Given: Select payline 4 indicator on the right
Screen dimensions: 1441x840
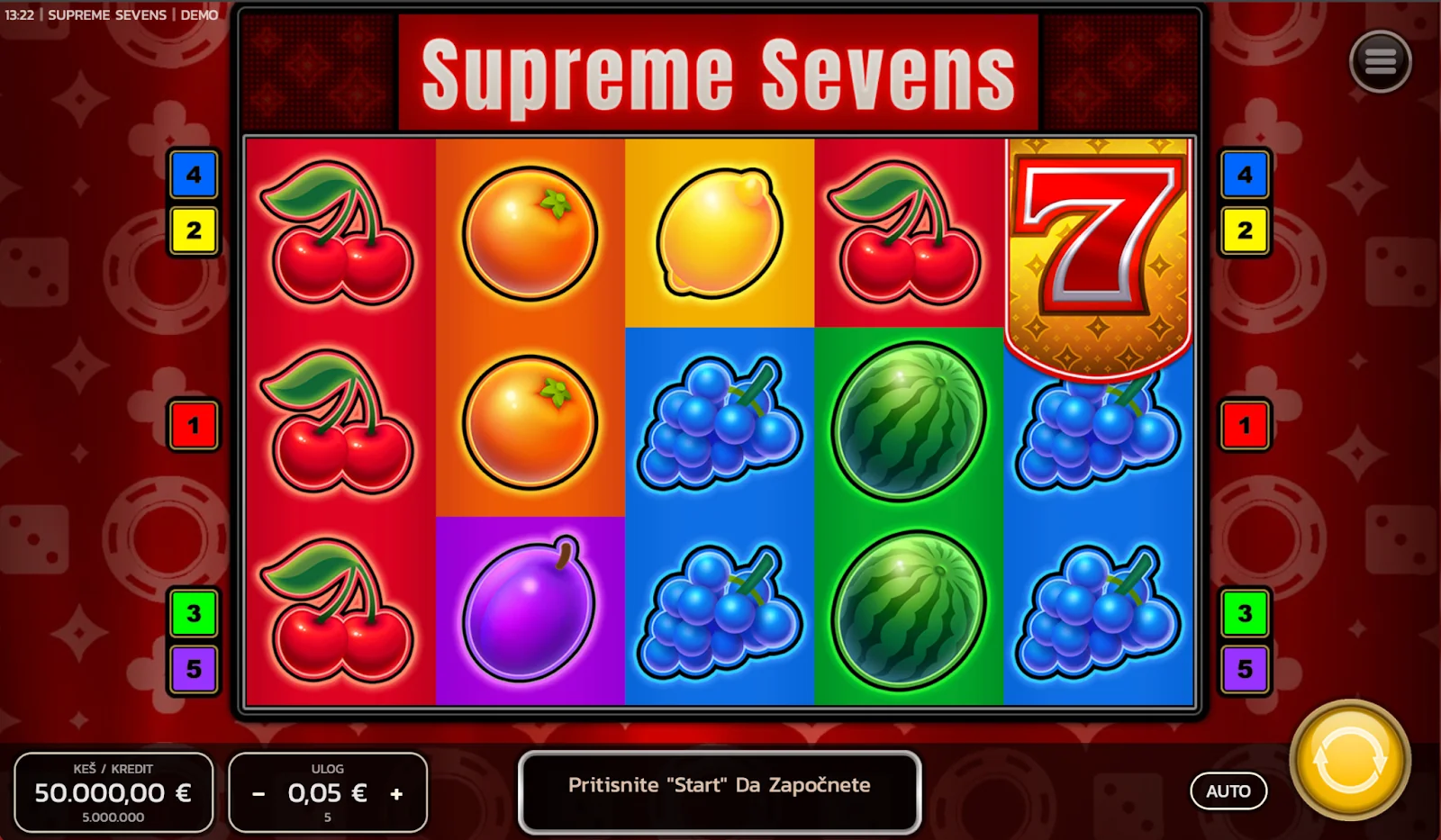Looking at the screenshot, I should [x=1245, y=176].
